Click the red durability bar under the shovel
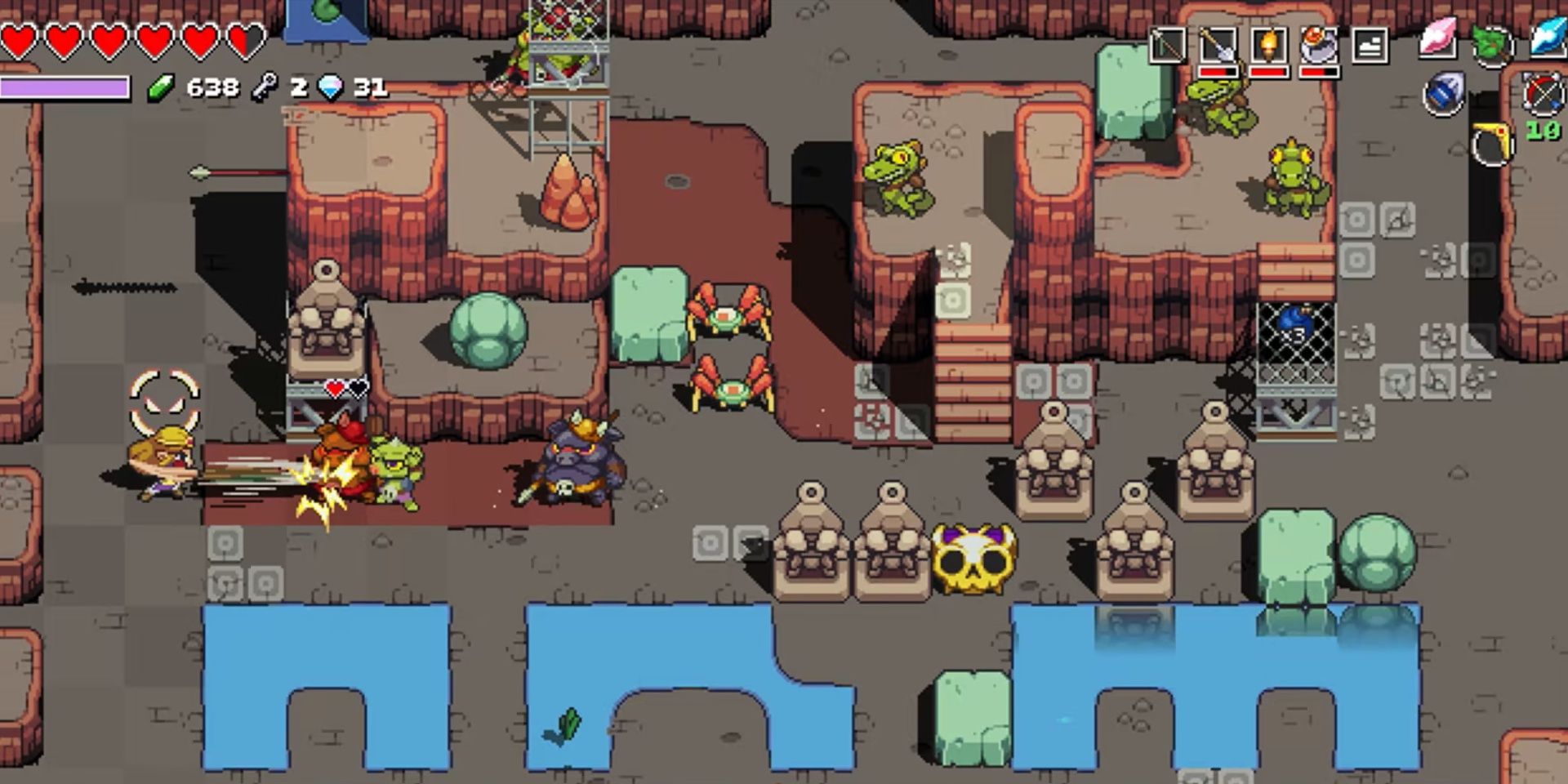The image size is (1568, 784). (1218, 72)
